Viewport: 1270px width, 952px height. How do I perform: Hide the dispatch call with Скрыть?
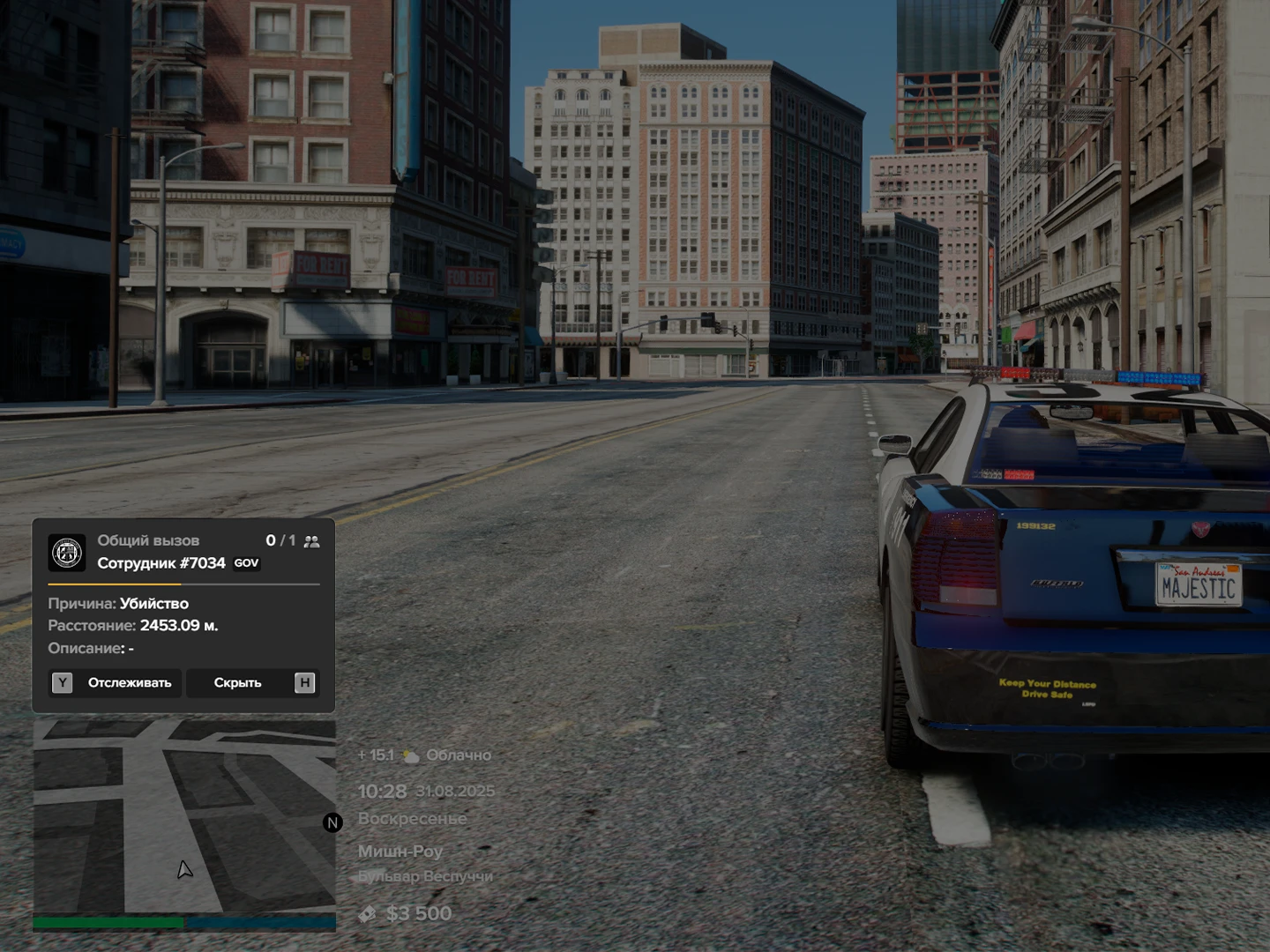(252, 683)
